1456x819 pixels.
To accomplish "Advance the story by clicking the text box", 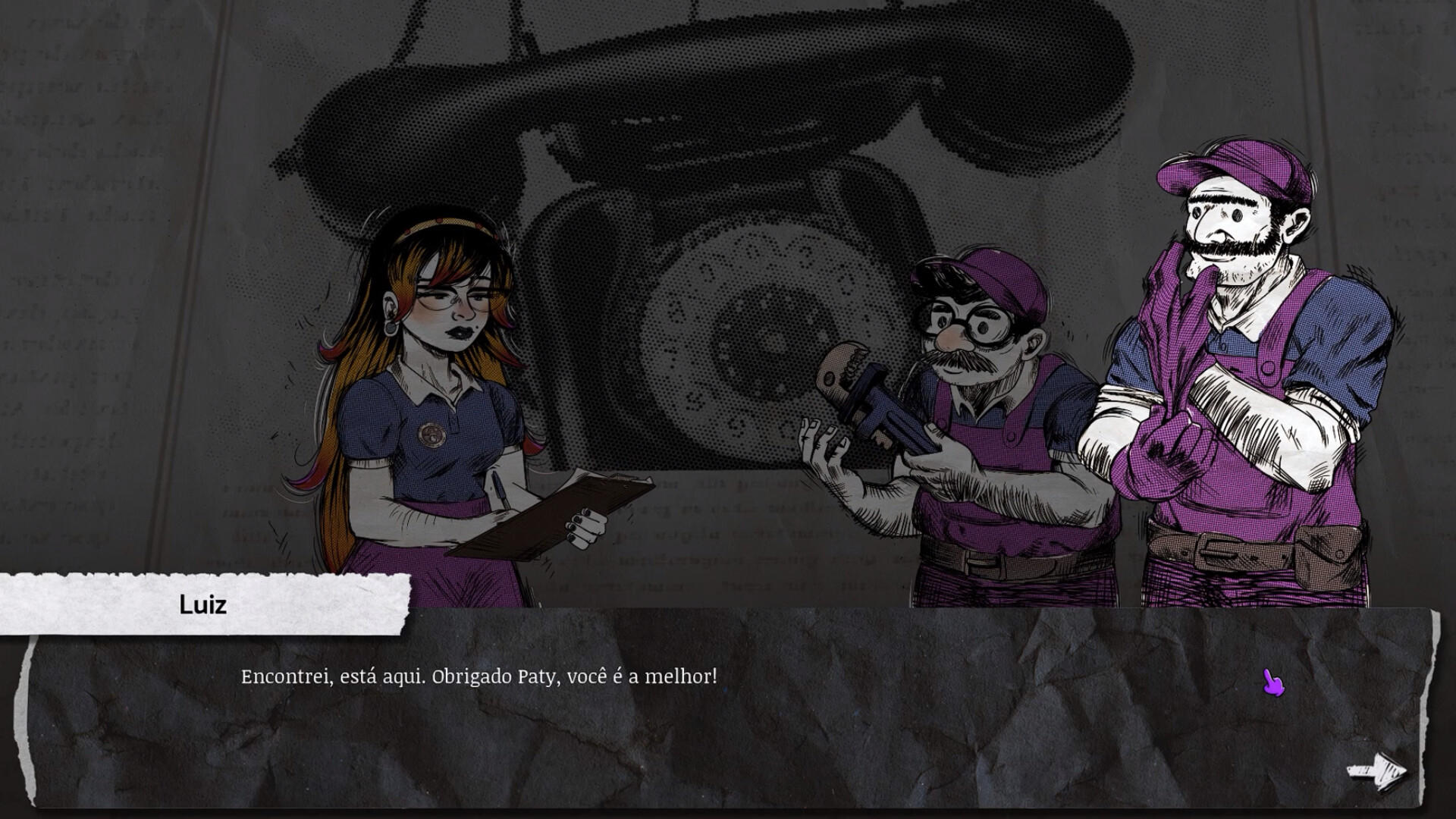I will point(720,720).
